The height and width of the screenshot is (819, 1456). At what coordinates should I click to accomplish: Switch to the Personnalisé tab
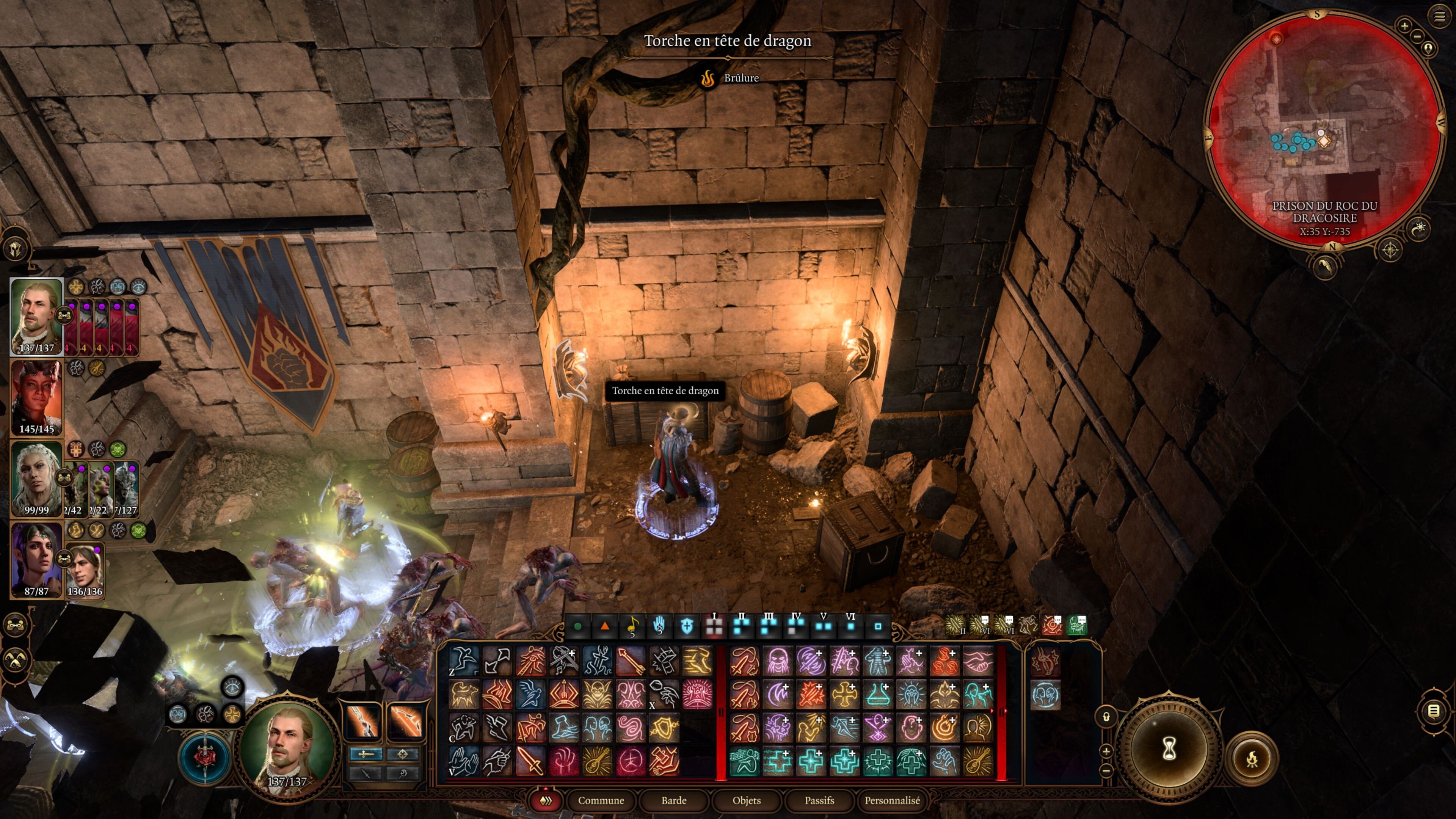(x=892, y=800)
